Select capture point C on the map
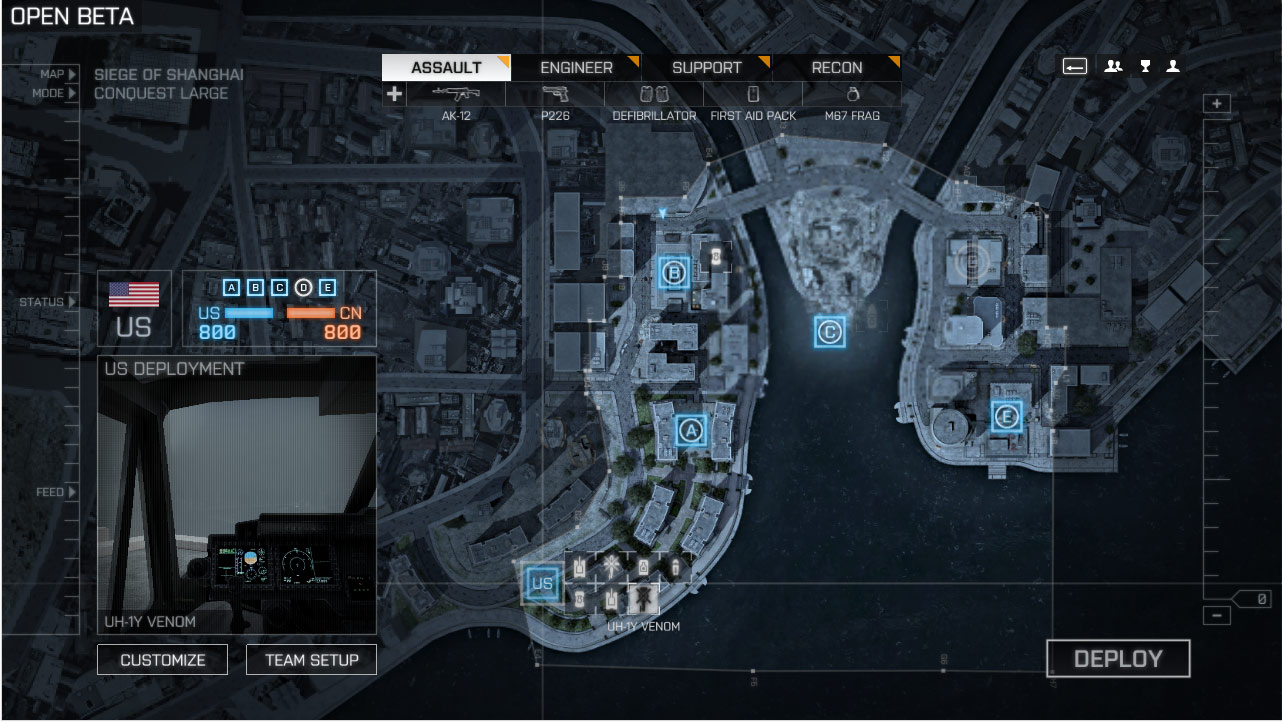The image size is (1282, 722). point(829,331)
